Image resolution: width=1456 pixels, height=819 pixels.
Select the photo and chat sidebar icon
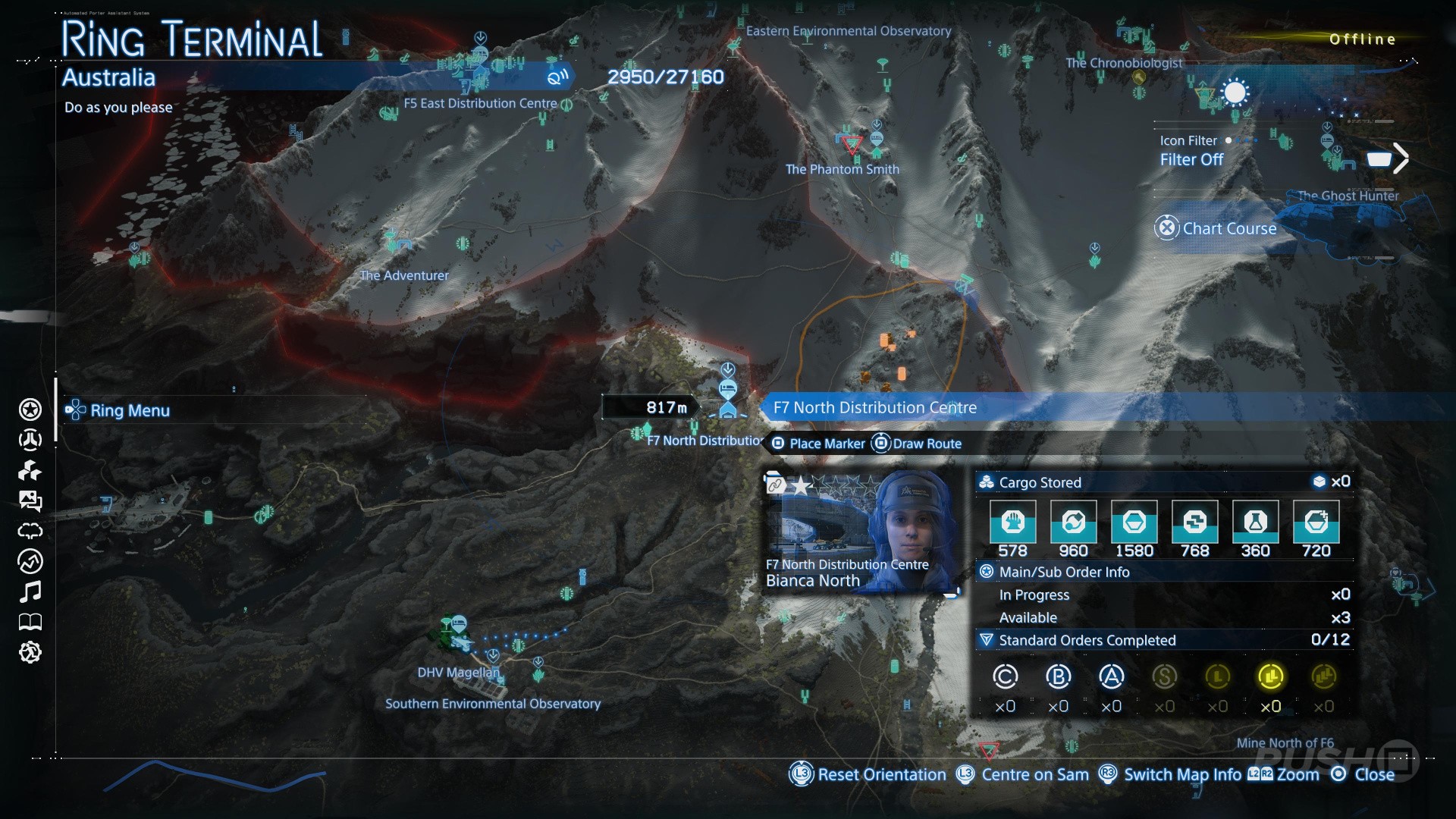[x=30, y=500]
